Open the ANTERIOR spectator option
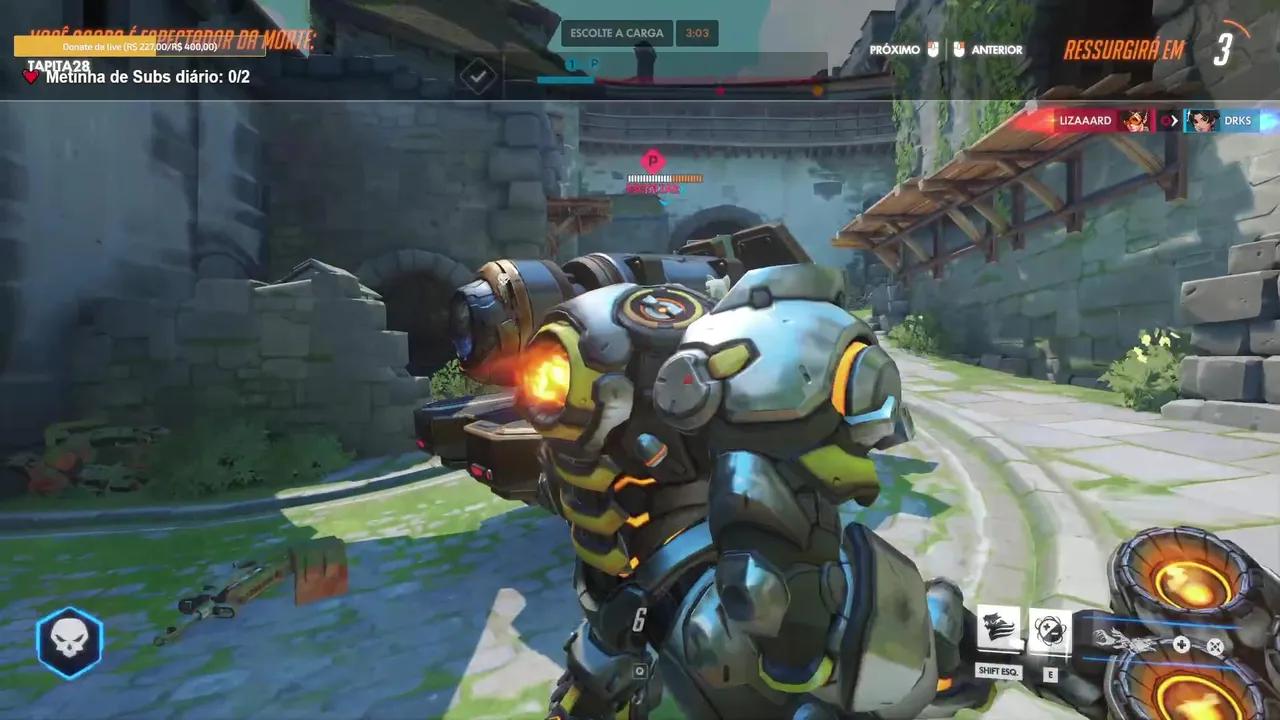Image resolution: width=1280 pixels, height=720 pixels. [995, 49]
